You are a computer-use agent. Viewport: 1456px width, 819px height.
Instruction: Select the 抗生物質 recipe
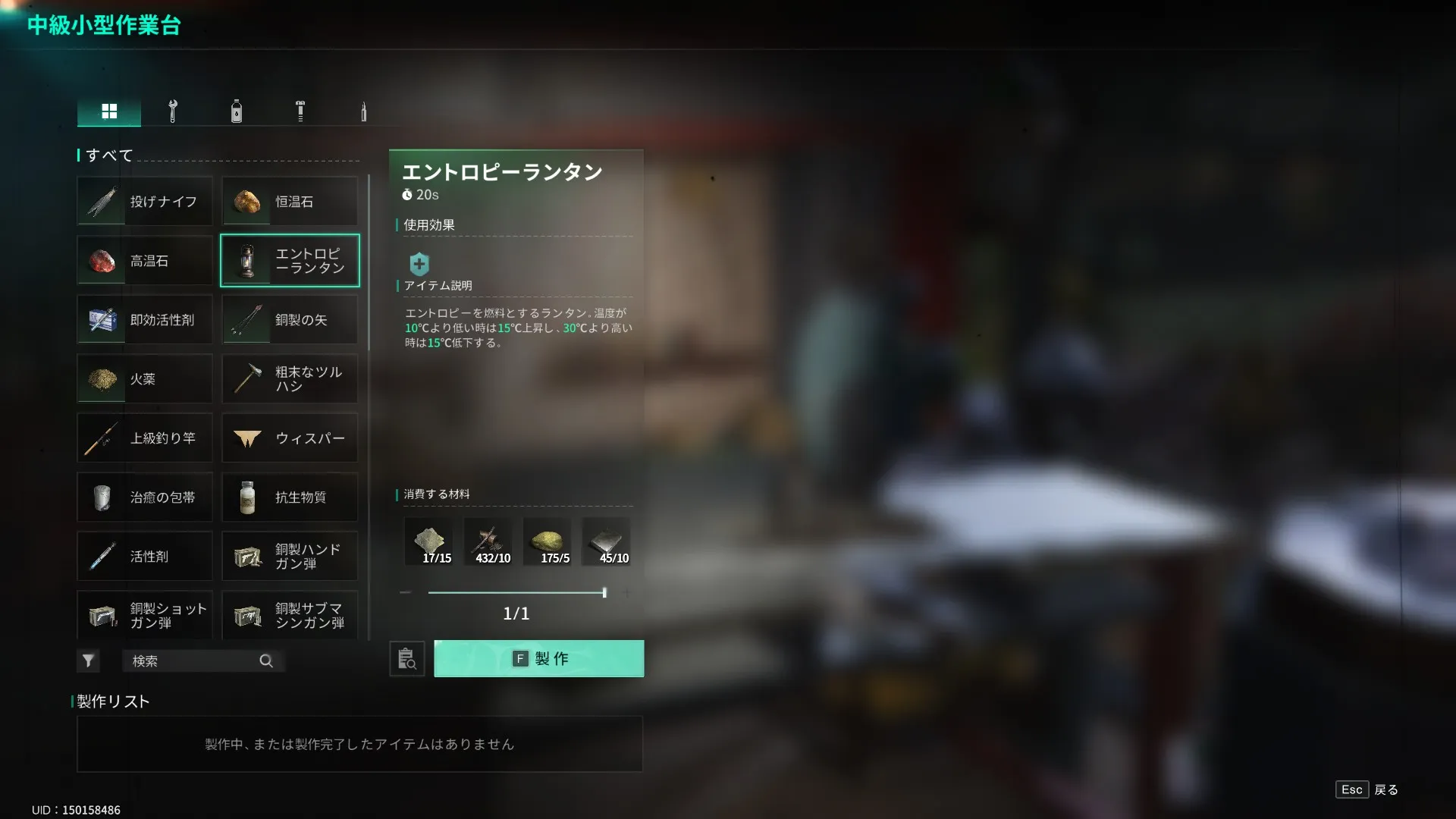(x=290, y=497)
